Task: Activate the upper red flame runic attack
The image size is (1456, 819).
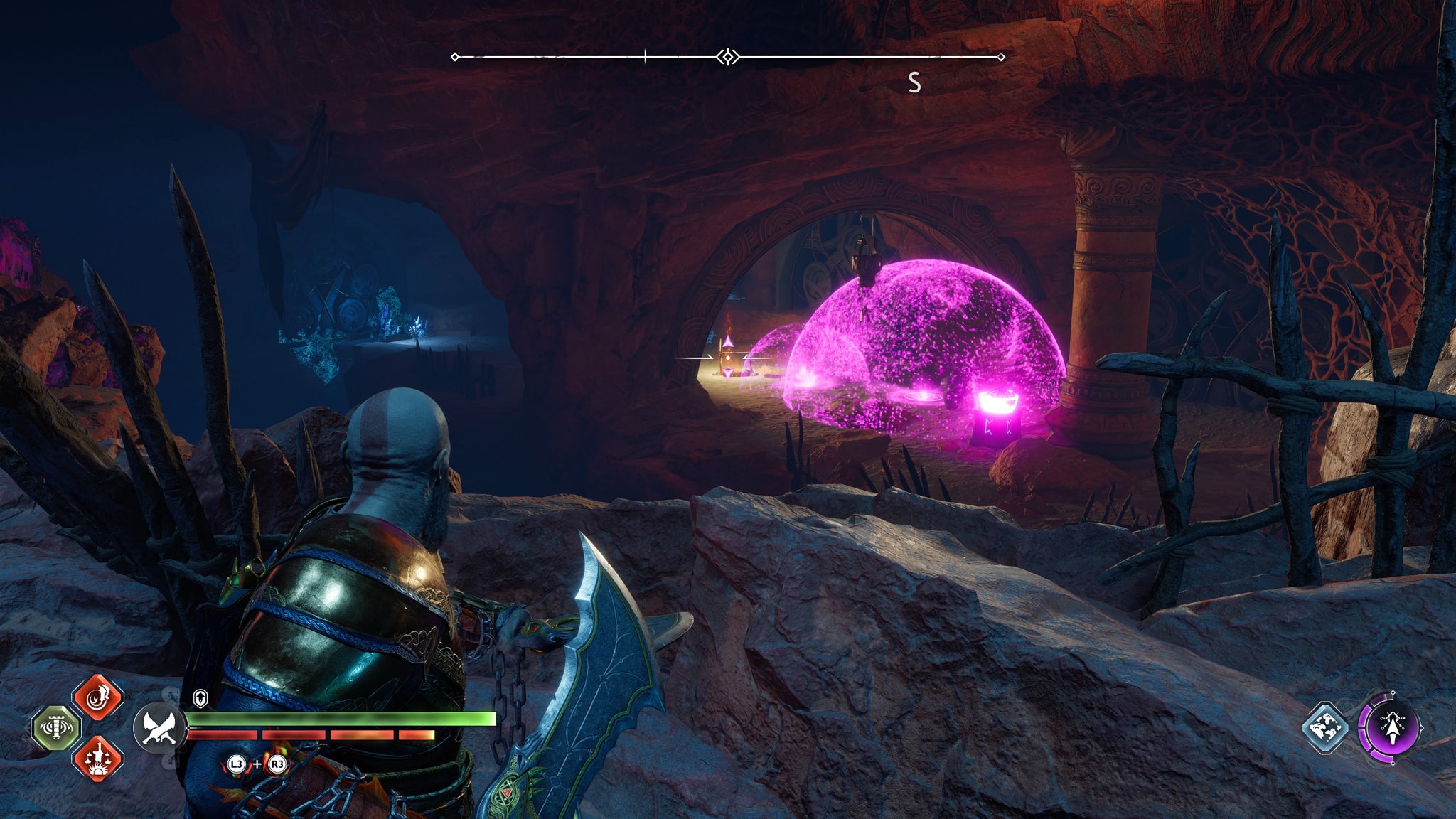Action: [98, 698]
